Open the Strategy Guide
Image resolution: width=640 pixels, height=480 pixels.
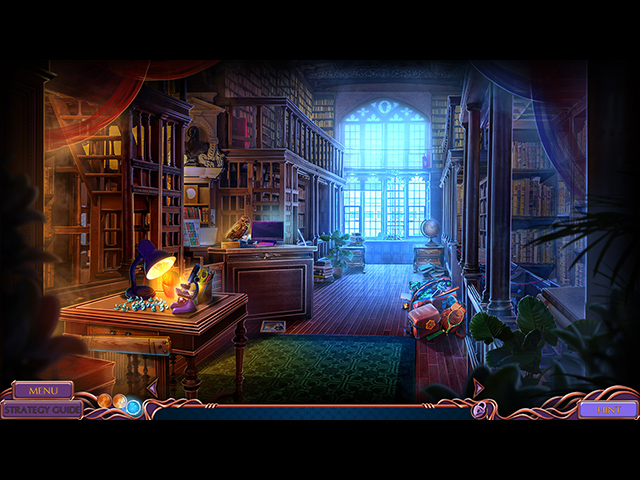[x=41, y=409]
